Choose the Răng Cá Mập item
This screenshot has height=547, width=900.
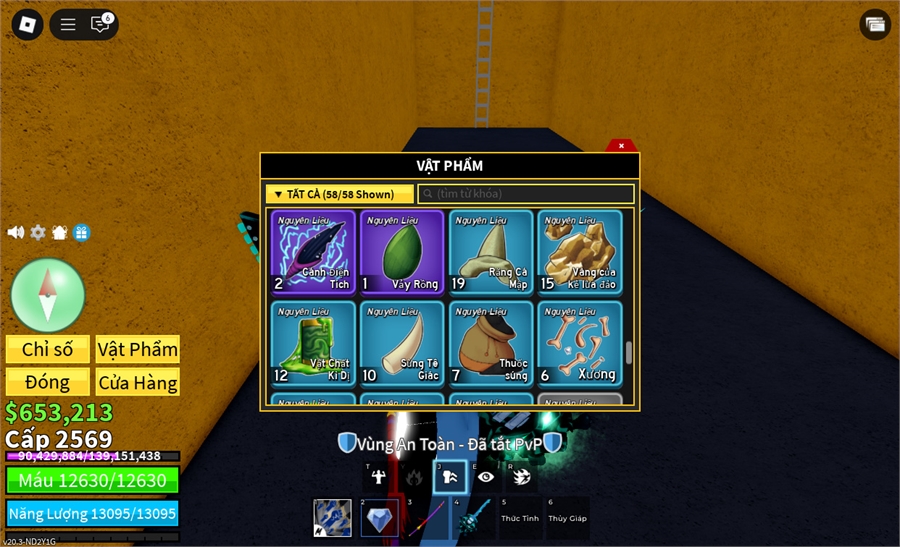[490, 252]
